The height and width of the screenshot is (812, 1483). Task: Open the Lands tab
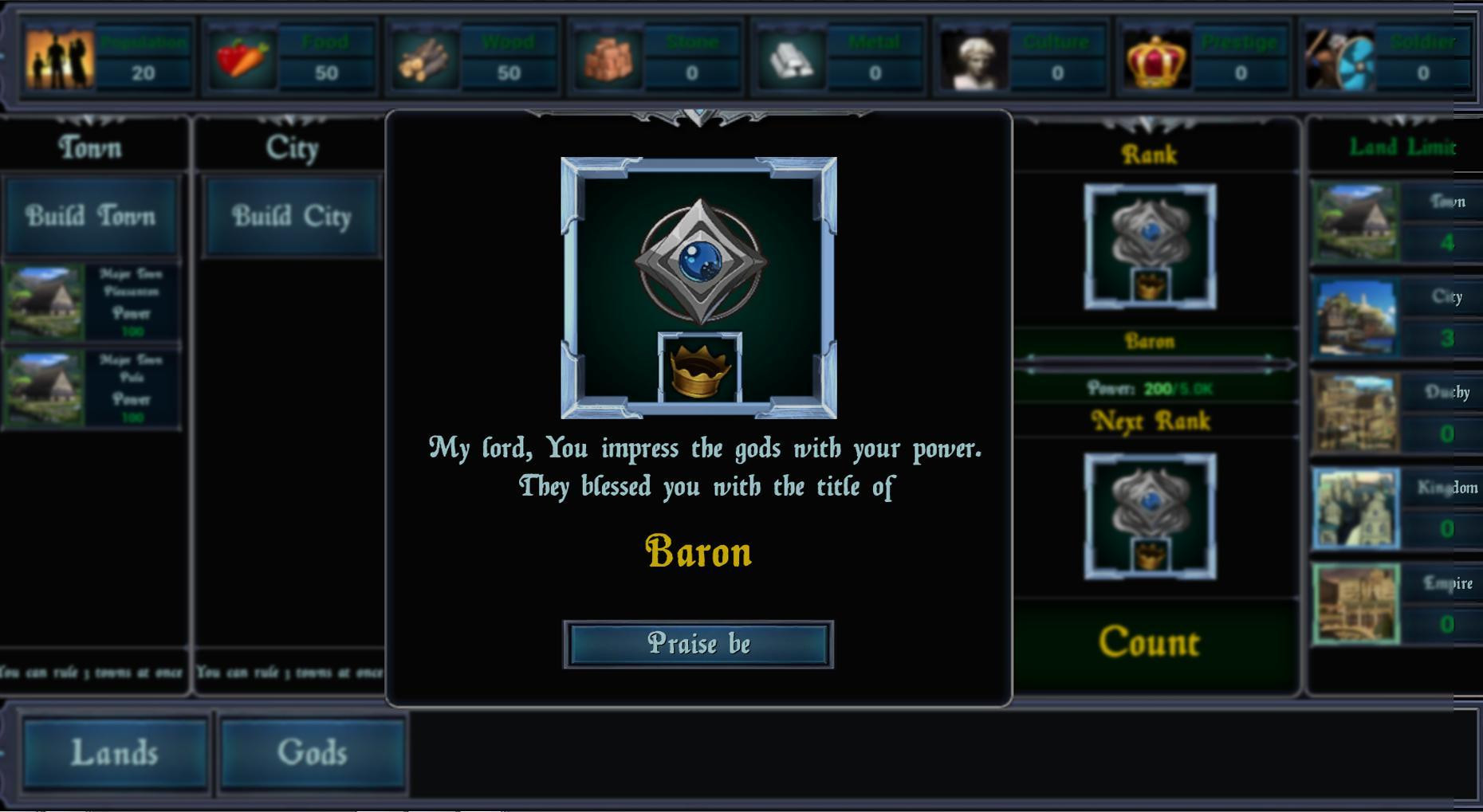115,753
